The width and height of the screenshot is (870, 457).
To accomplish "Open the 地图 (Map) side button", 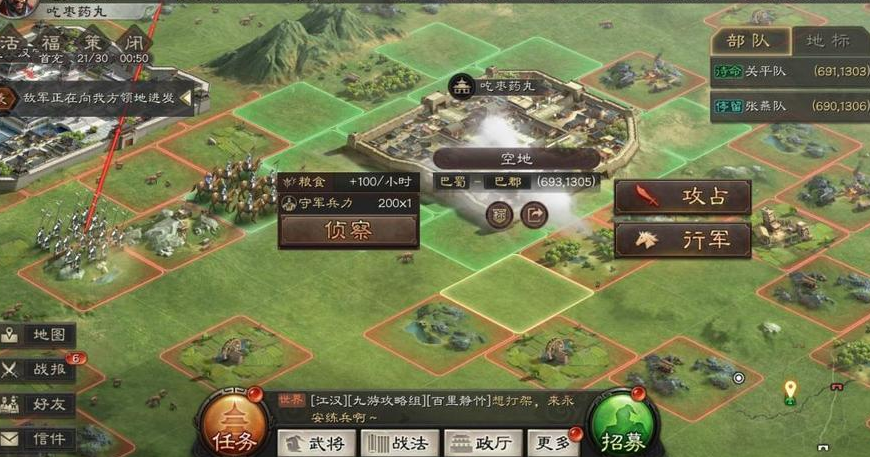I will click(x=39, y=336).
